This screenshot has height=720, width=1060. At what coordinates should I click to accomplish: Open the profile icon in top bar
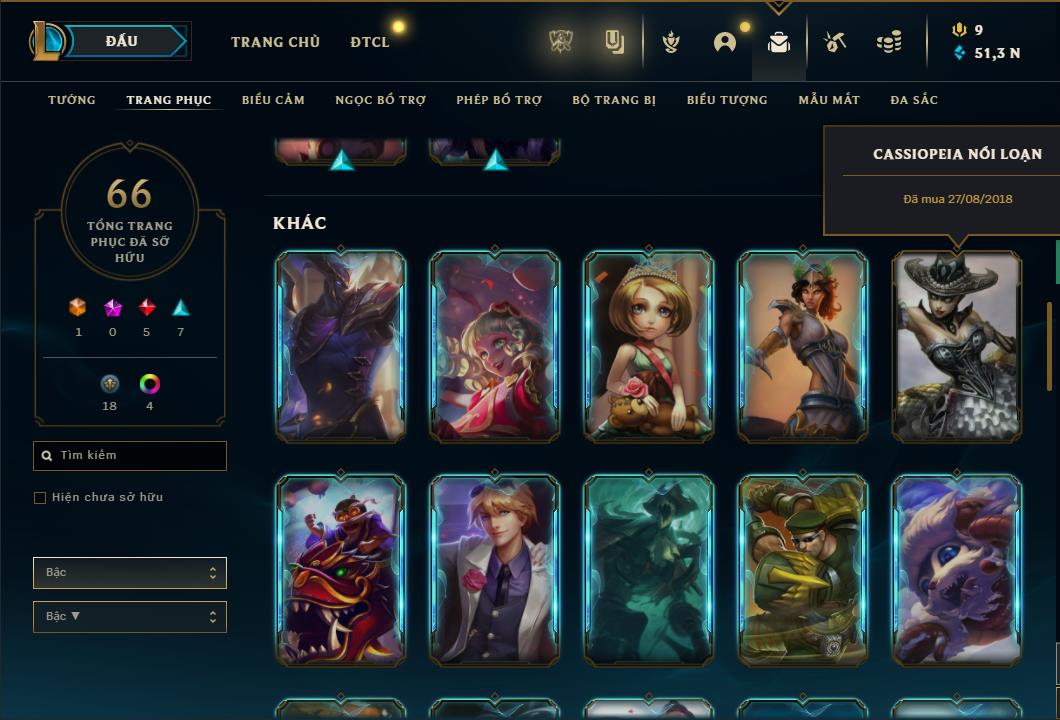point(725,42)
